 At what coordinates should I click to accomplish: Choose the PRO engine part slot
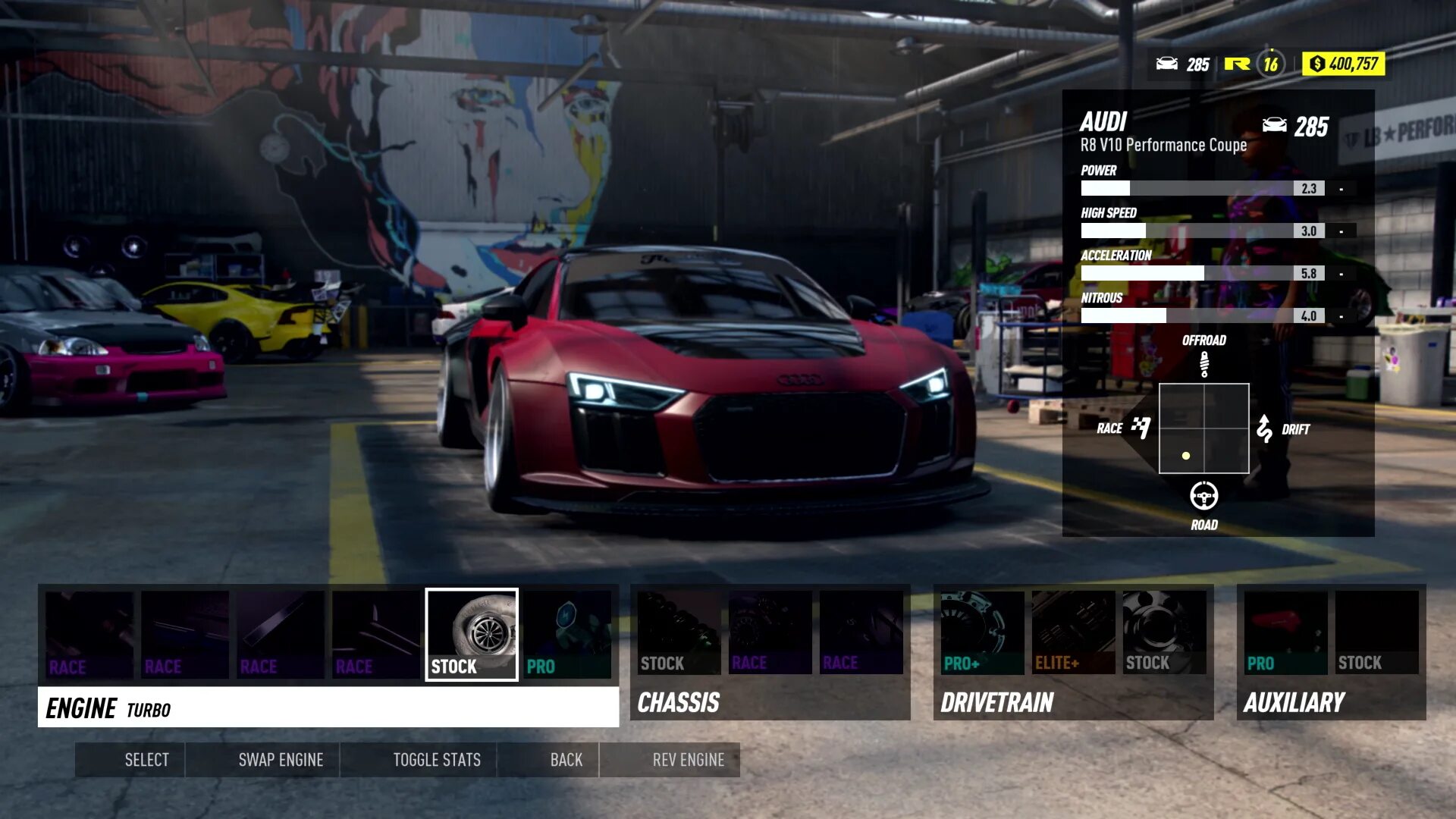567,634
